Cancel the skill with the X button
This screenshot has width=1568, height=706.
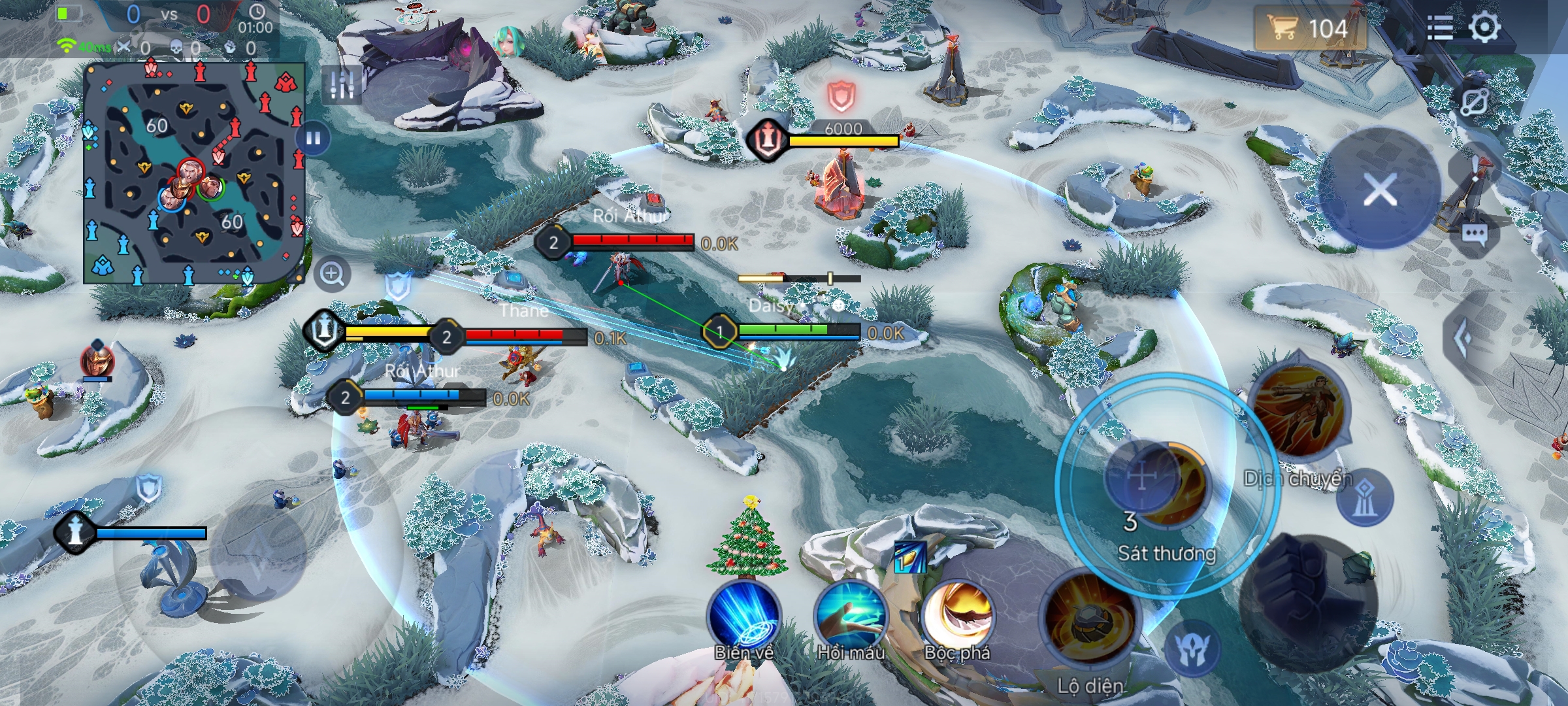click(x=1380, y=190)
